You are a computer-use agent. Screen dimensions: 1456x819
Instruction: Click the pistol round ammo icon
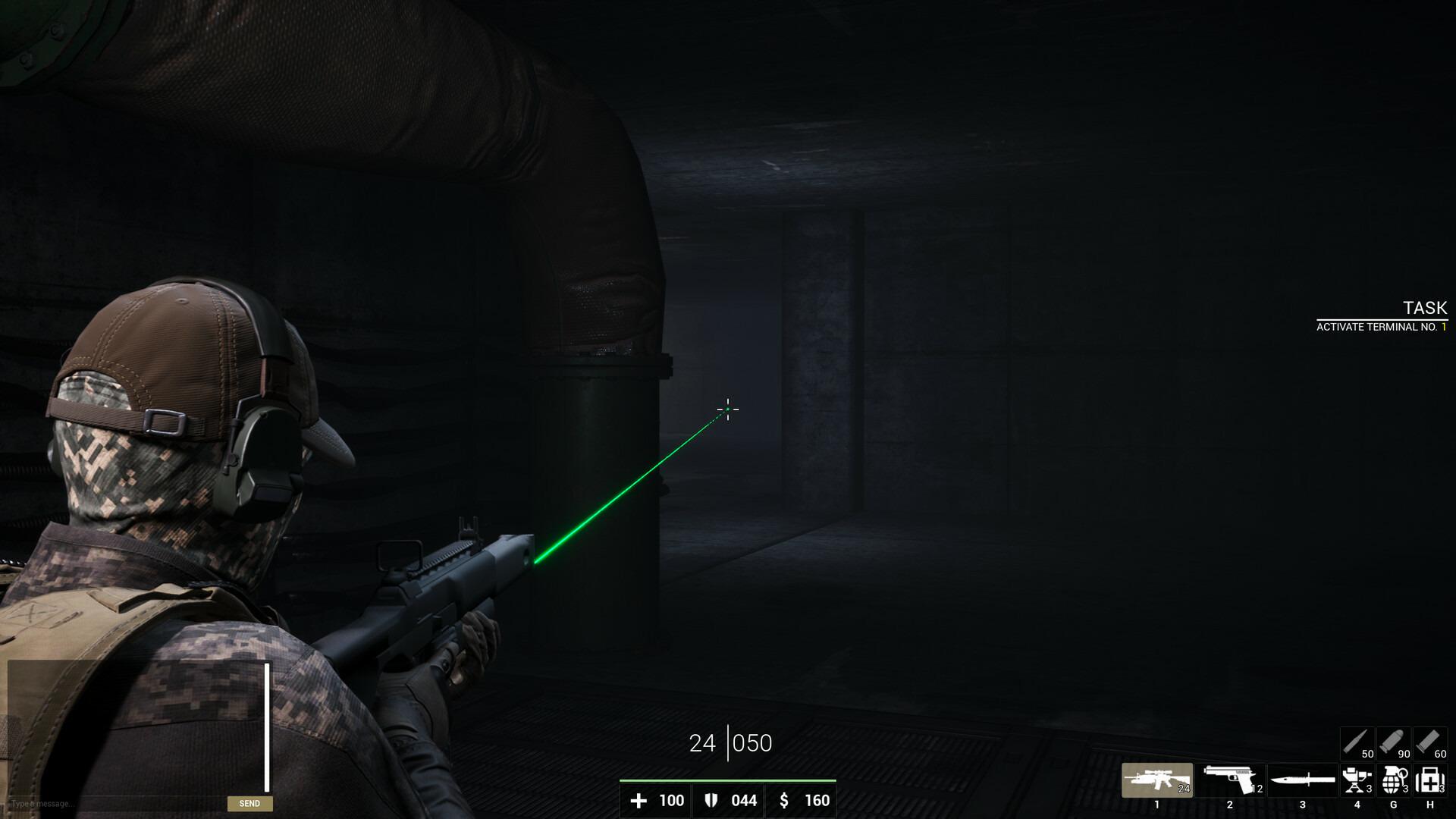(1393, 743)
